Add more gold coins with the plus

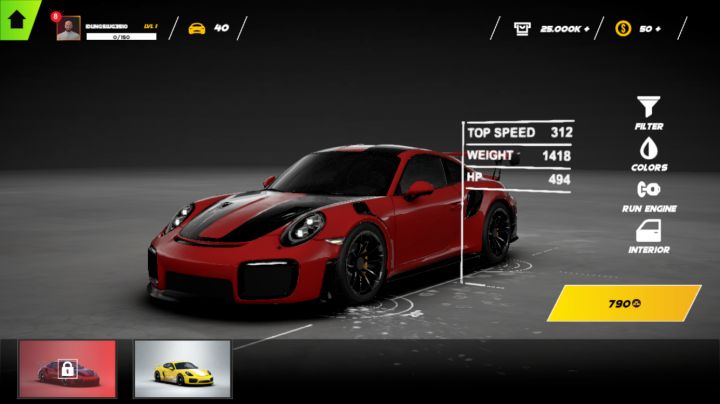(657, 29)
